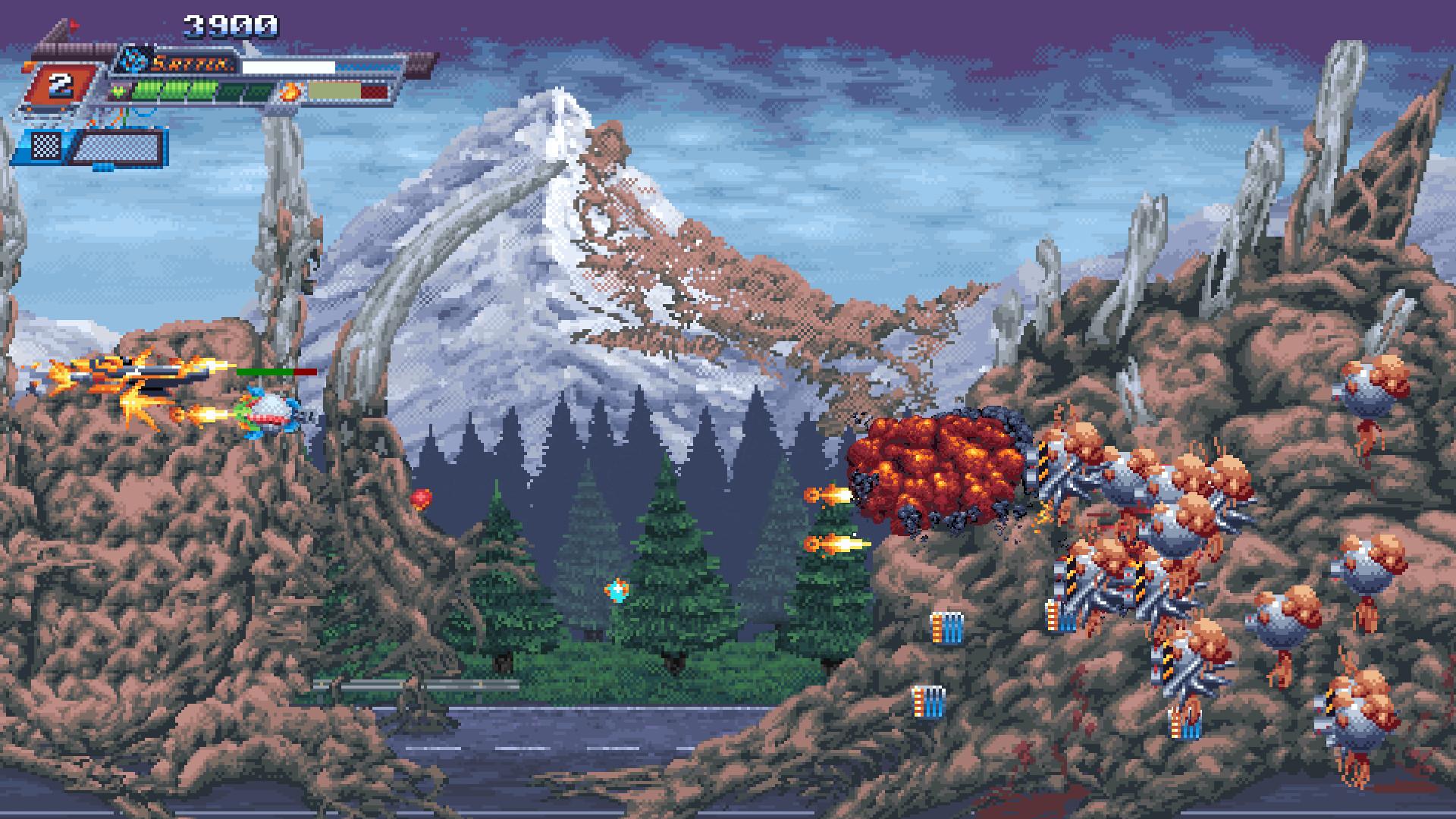Click the green arrow power-up indicator icon
Image resolution: width=1456 pixels, height=819 pixels.
pyautogui.click(x=118, y=90)
